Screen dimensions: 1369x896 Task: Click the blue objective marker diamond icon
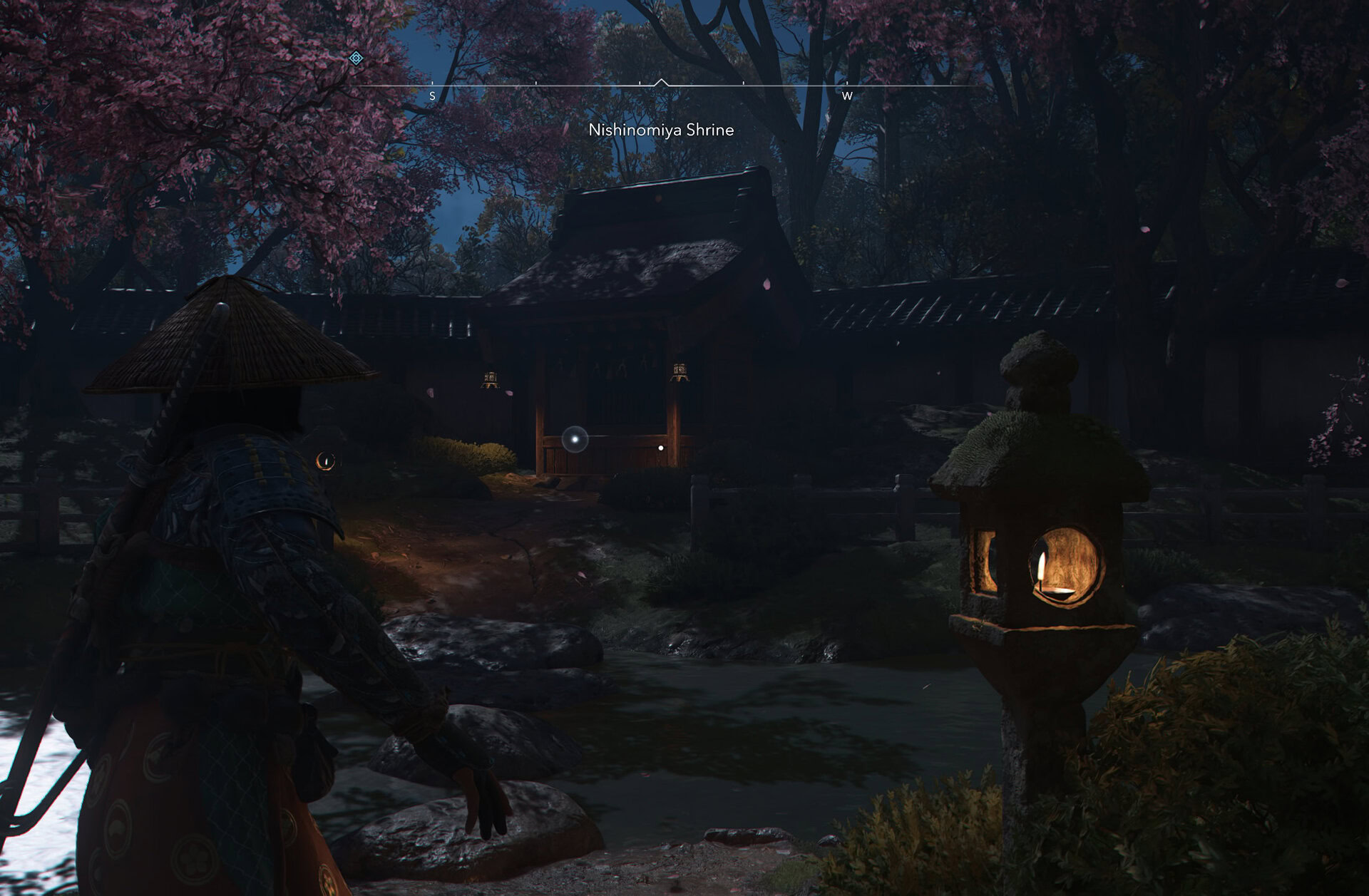point(356,57)
